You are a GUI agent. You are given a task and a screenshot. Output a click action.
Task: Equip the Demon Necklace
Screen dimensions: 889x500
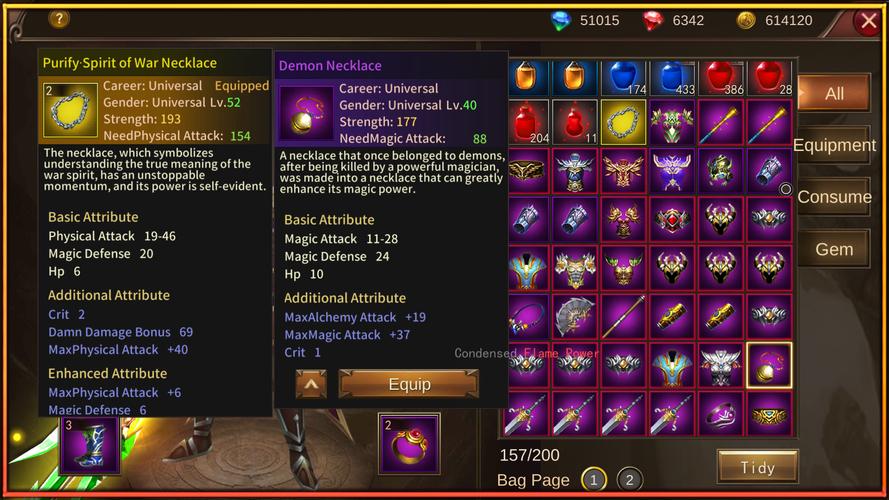point(408,384)
